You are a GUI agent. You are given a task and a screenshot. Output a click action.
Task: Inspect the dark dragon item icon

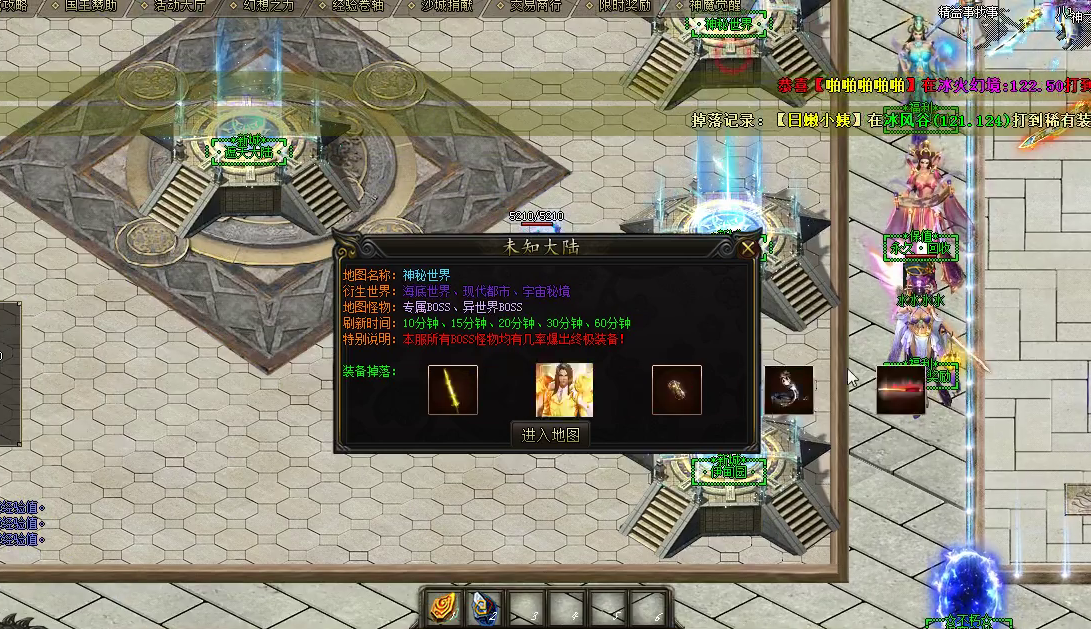click(789, 390)
